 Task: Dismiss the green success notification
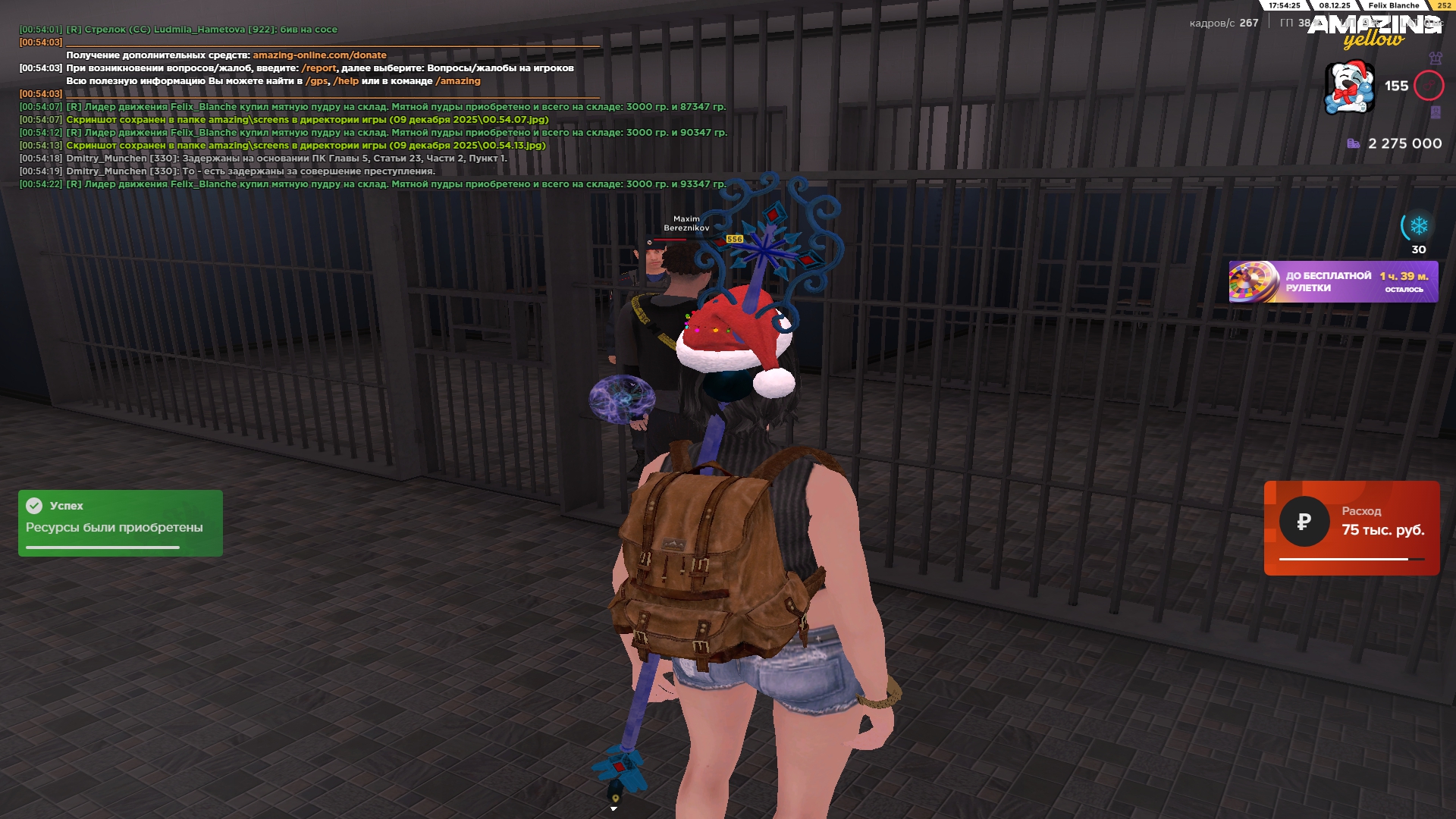point(120,522)
